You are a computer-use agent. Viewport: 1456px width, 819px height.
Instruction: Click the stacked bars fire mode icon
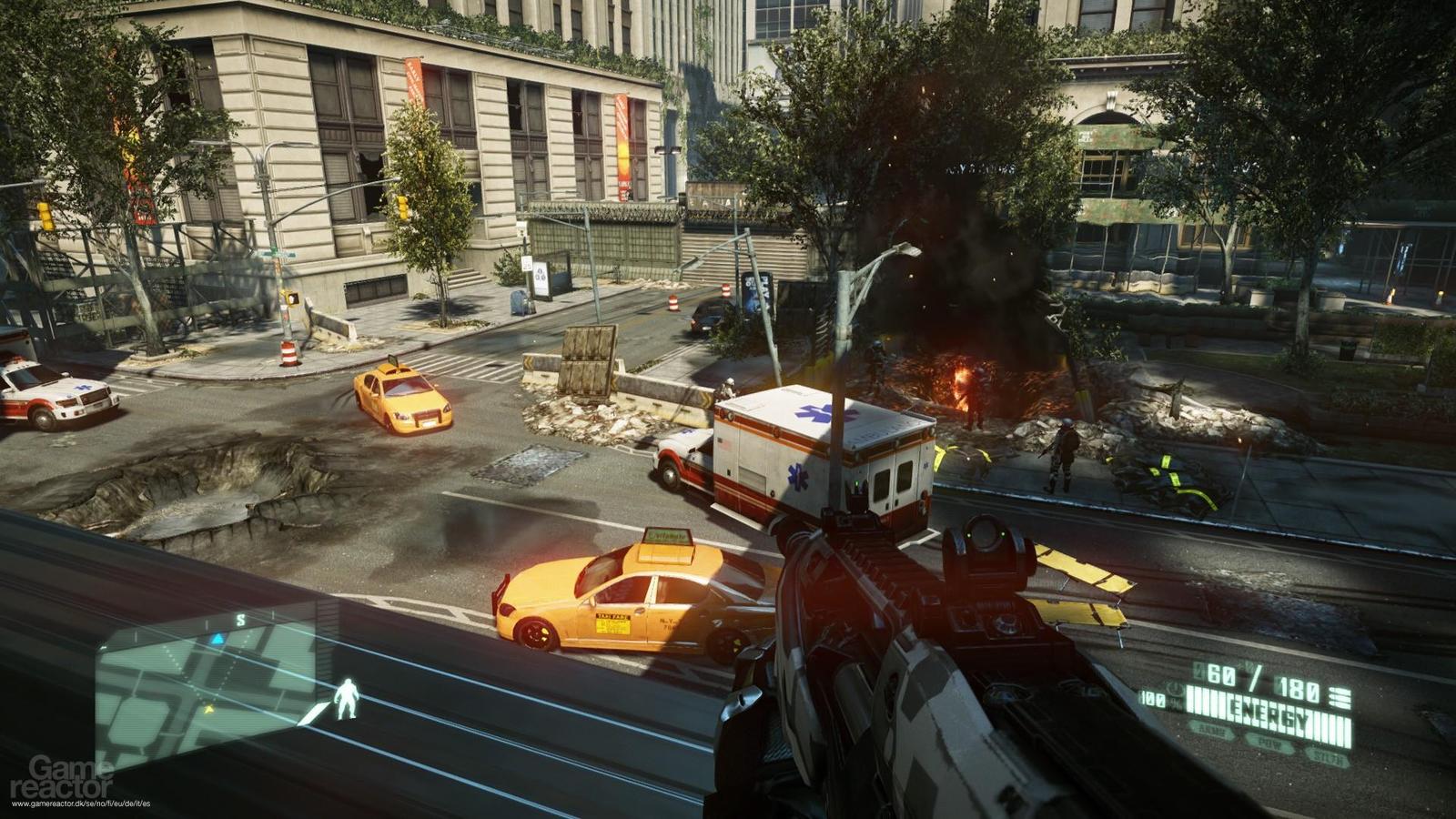pos(1340,698)
